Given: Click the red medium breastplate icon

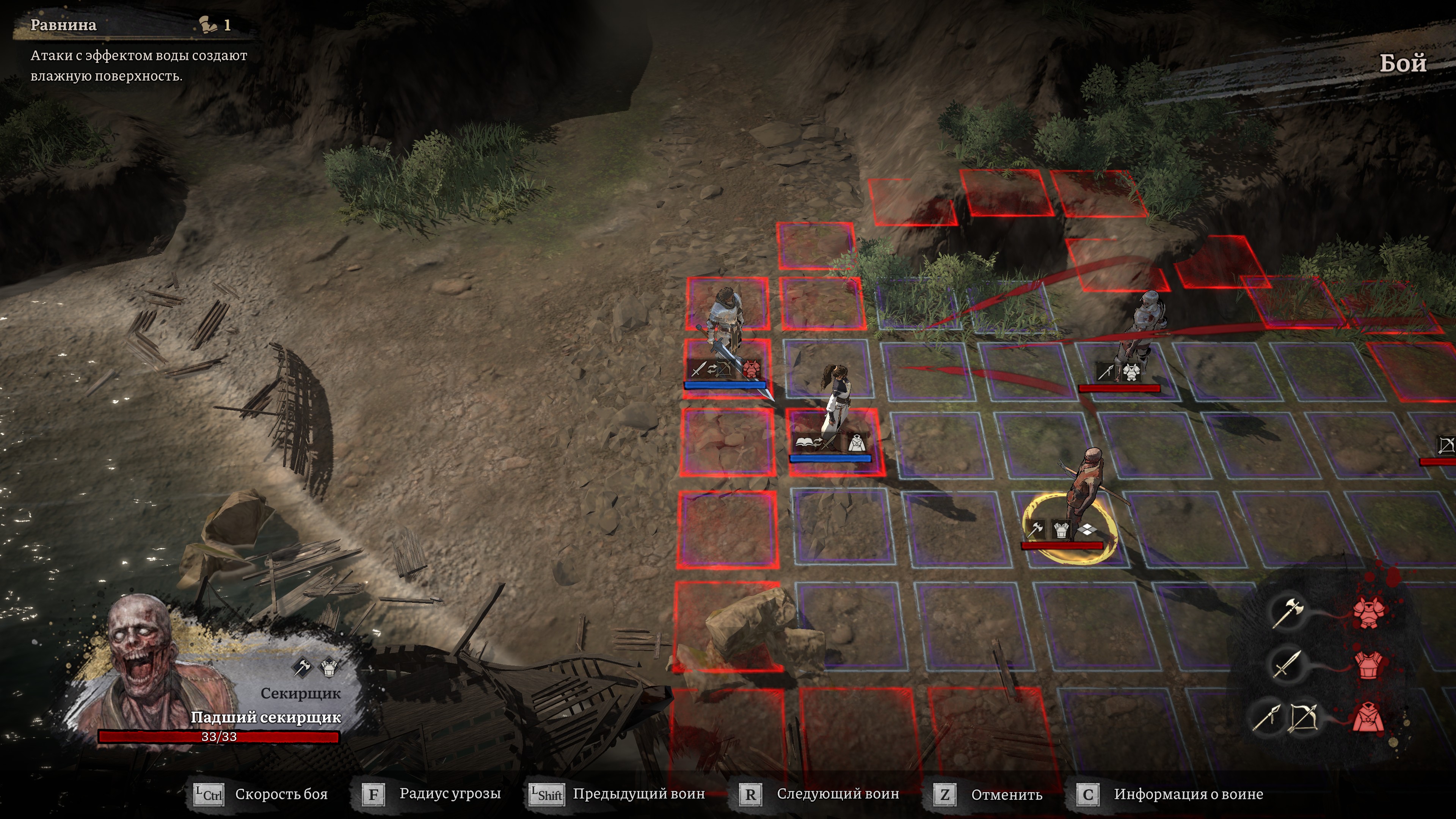Looking at the screenshot, I should [1368, 664].
